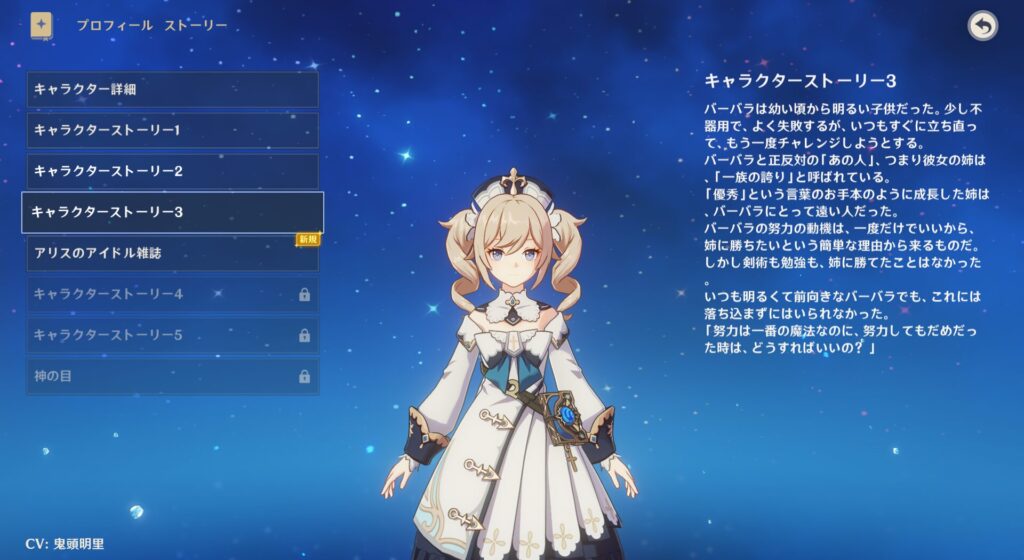Select キャラクターストーリー1 from the list
This screenshot has height=560, width=1024.
(x=172, y=130)
